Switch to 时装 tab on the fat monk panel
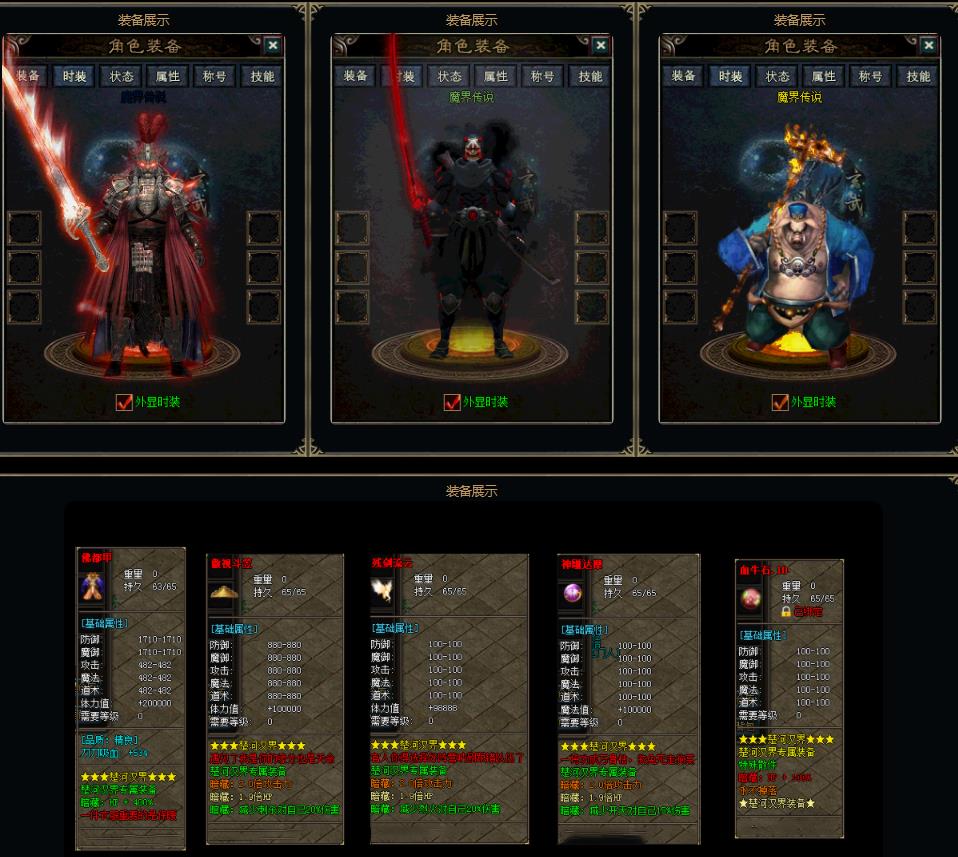Viewport: 958px width, 857px height. click(x=731, y=76)
